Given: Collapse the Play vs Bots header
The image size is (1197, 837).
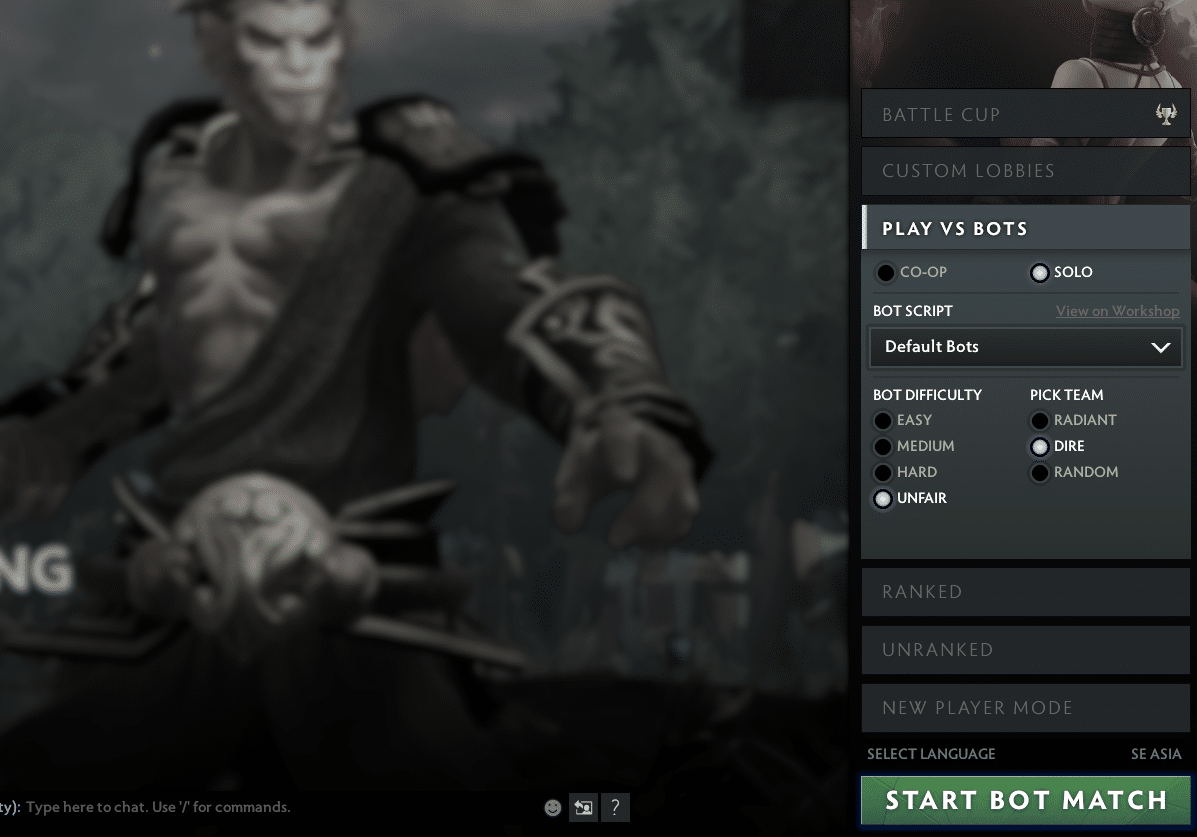Looking at the screenshot, I should 1026,229.
